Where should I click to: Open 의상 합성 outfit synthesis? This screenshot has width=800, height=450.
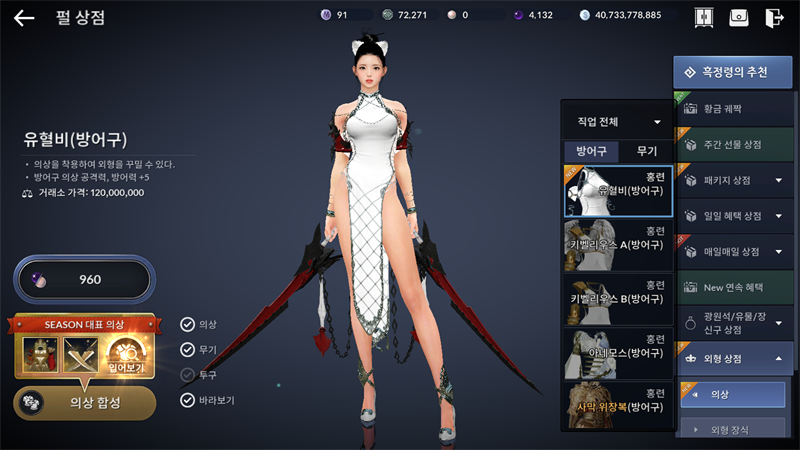click(x=84, y=402)
